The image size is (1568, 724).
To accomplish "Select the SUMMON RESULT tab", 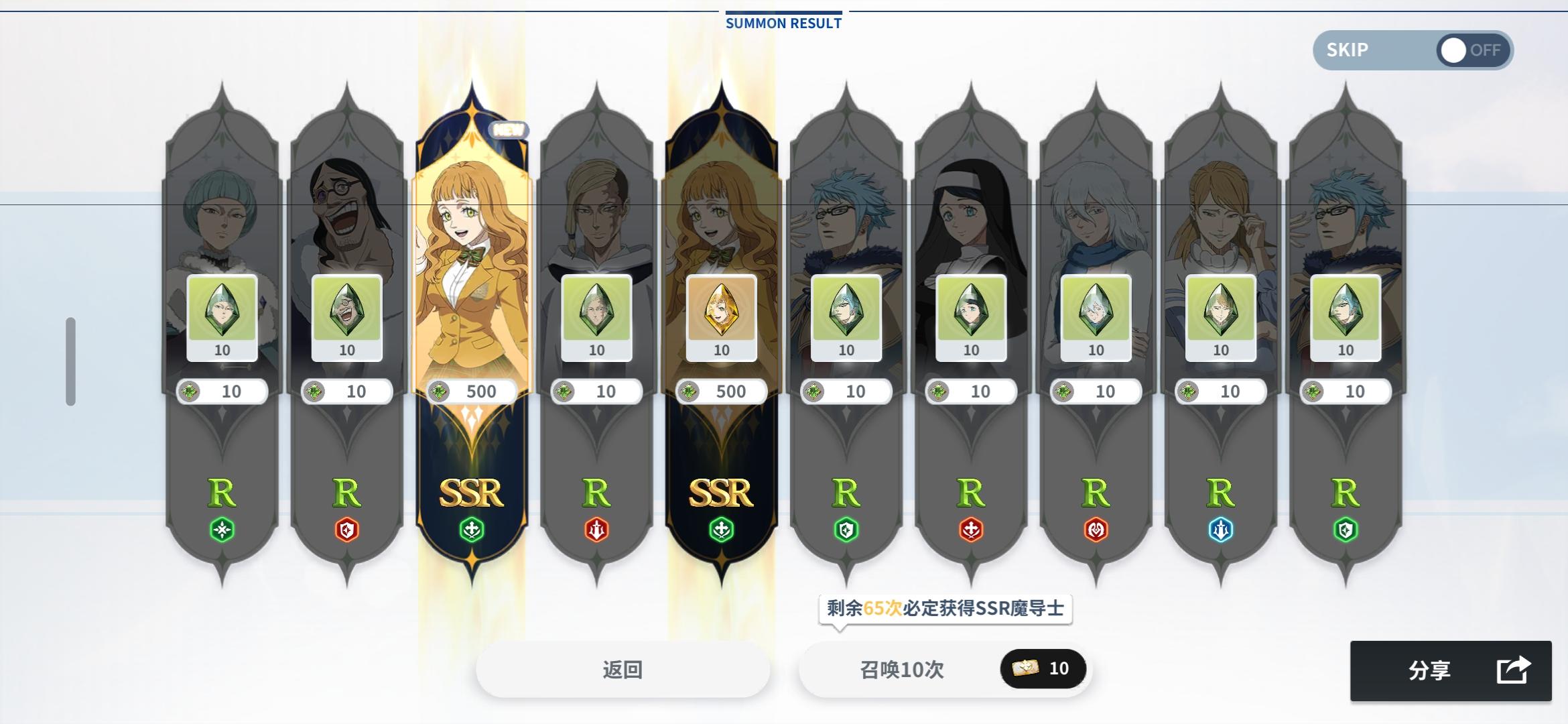I will 782,22.
